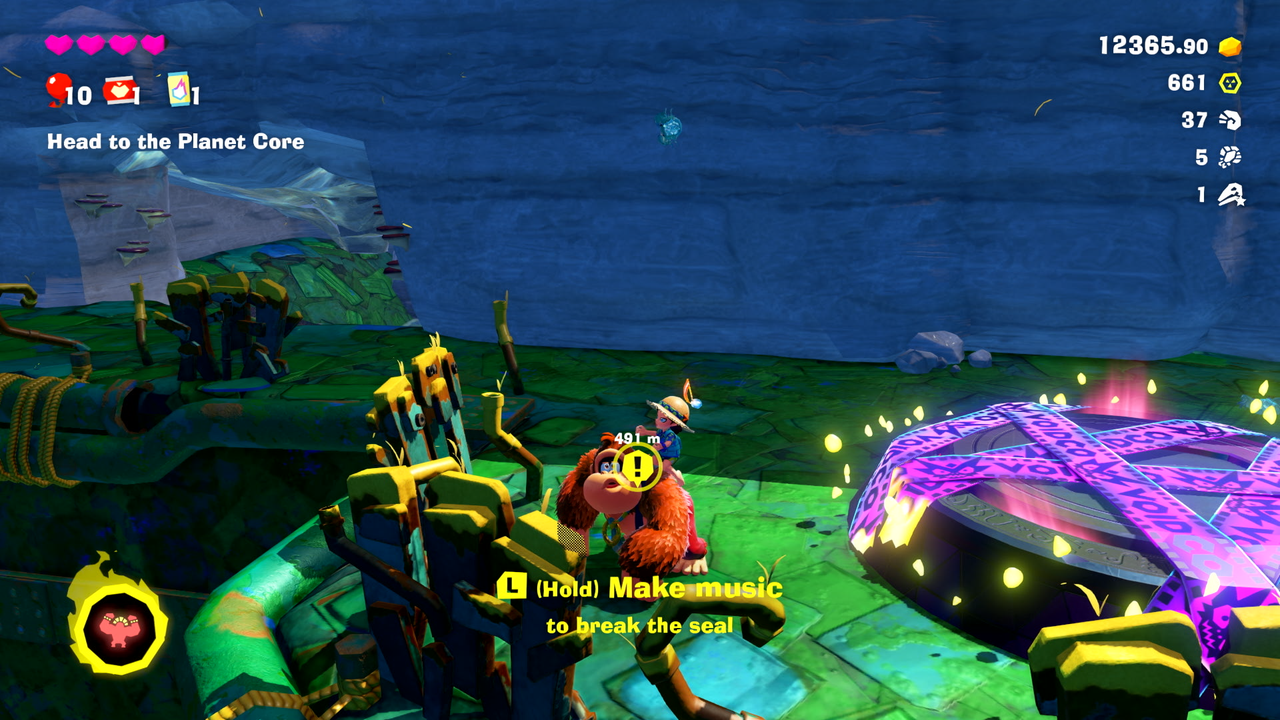The height and width of the screenshot is (720, 1280).
Task: Select the red balloon item icon
Action: tap(56, 89)
